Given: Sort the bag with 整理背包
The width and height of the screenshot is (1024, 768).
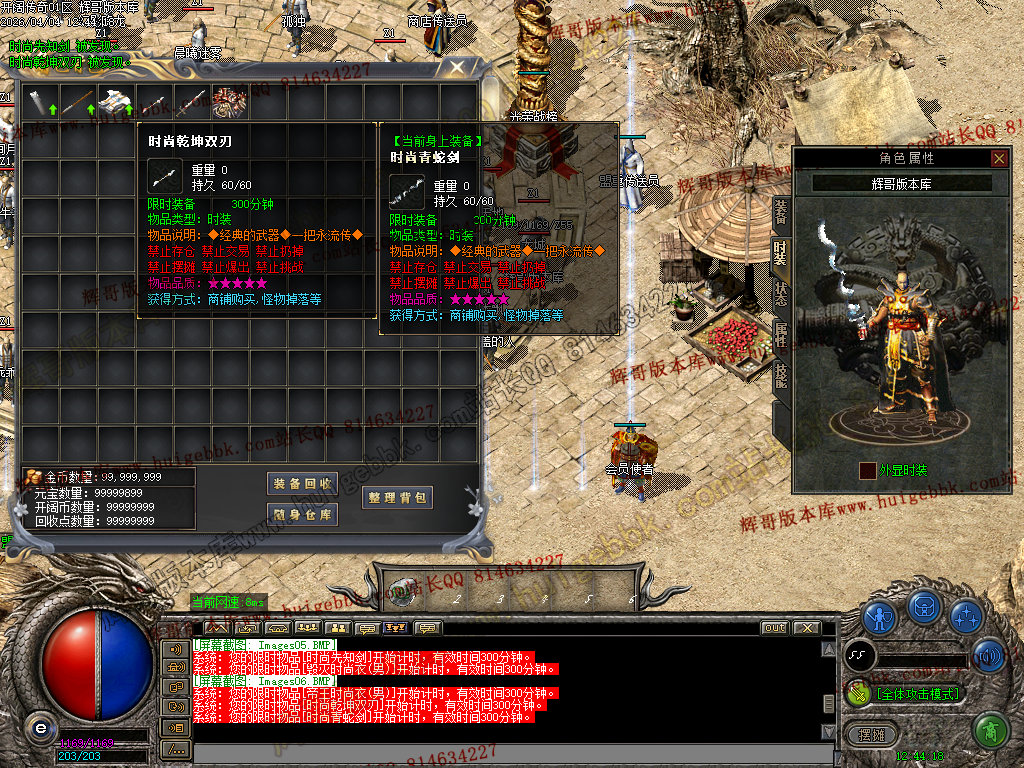Looking at the screenshot, I should [x=397, y=497].
